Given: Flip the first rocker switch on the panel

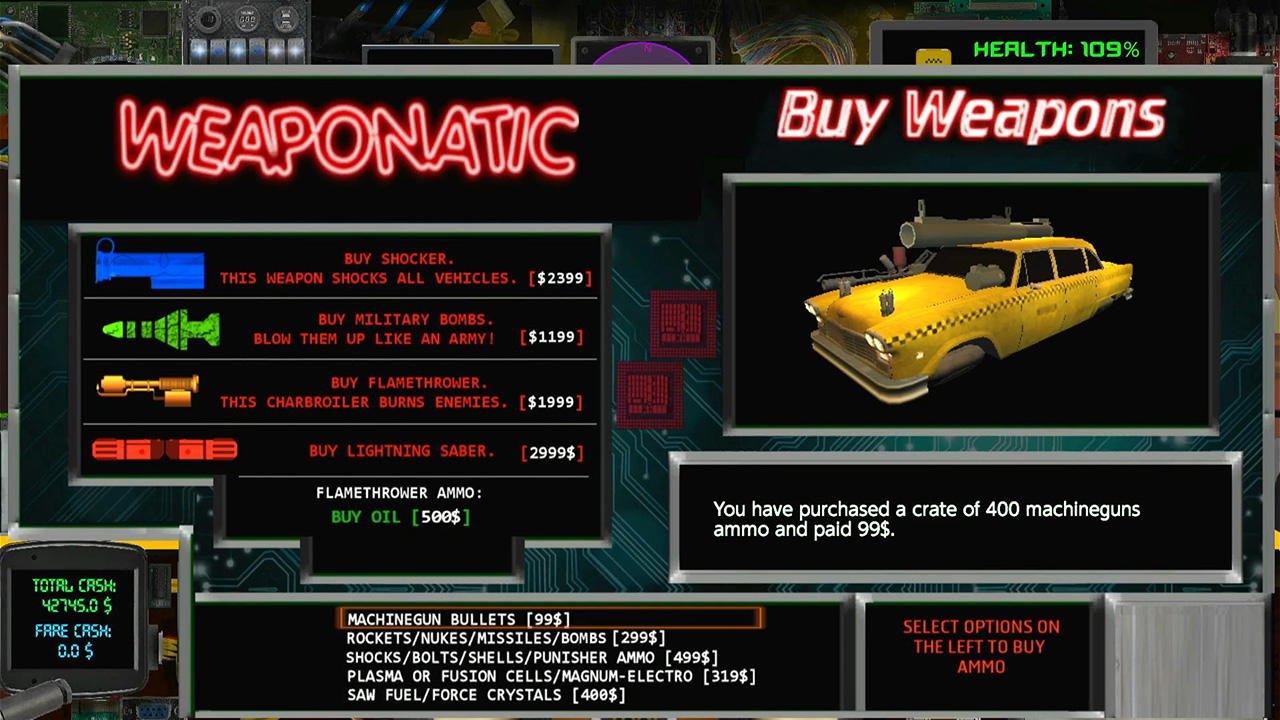Looking at the screenshot, I should pos(198,48).
